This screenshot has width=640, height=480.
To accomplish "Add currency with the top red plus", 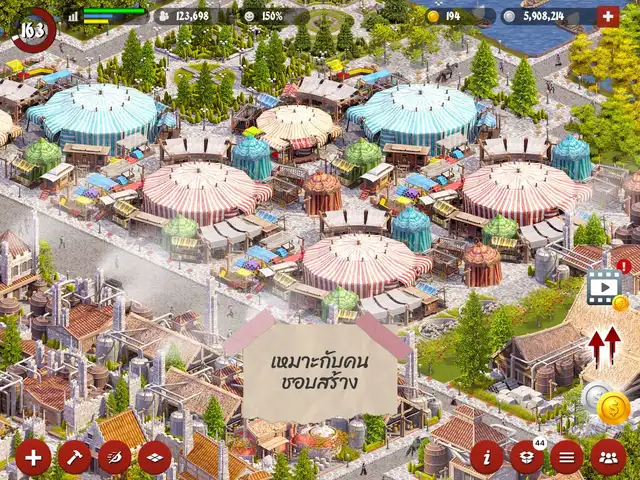I will click(607, 16).
